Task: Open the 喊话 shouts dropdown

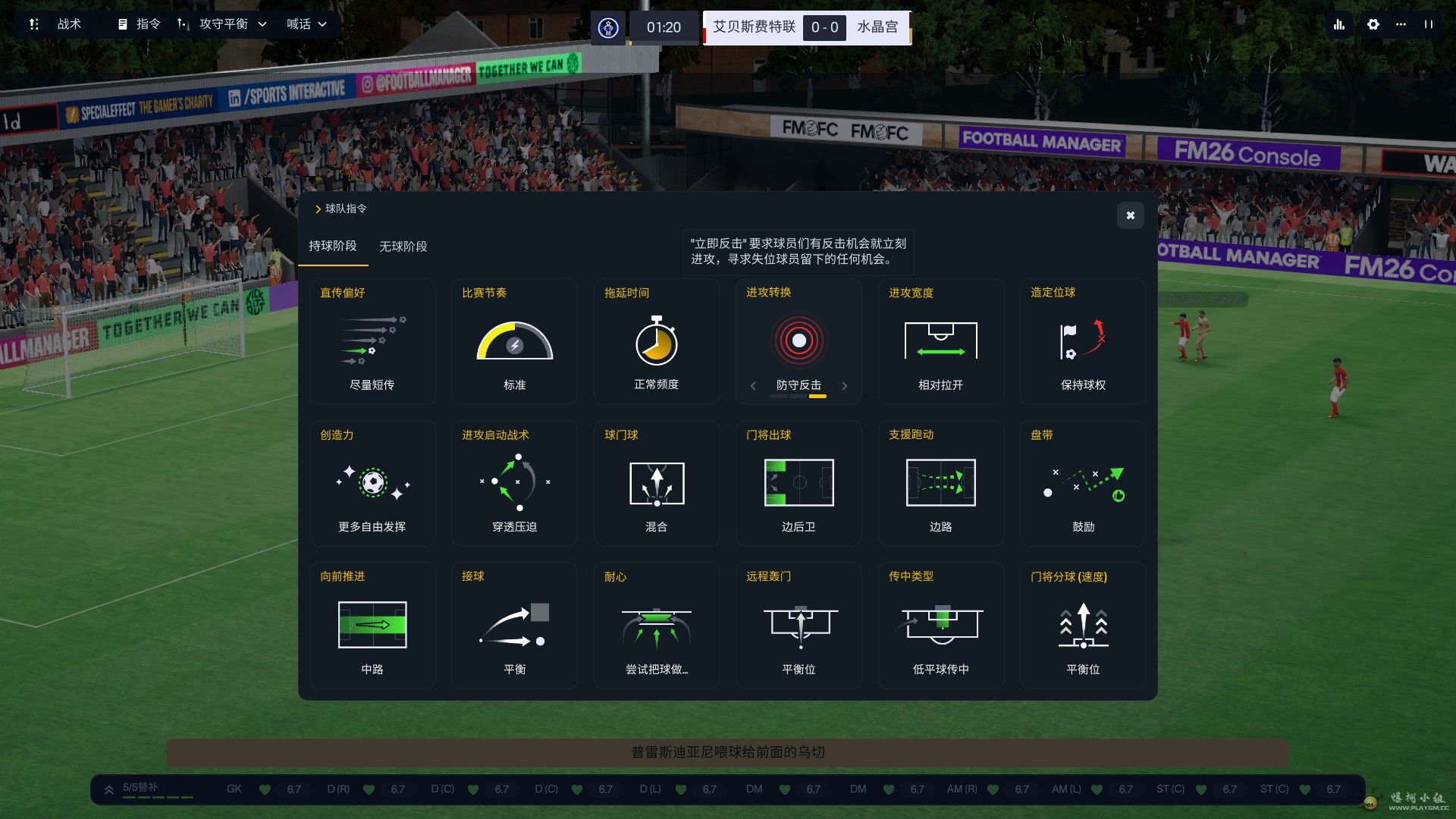Action: tap(306, 24)
